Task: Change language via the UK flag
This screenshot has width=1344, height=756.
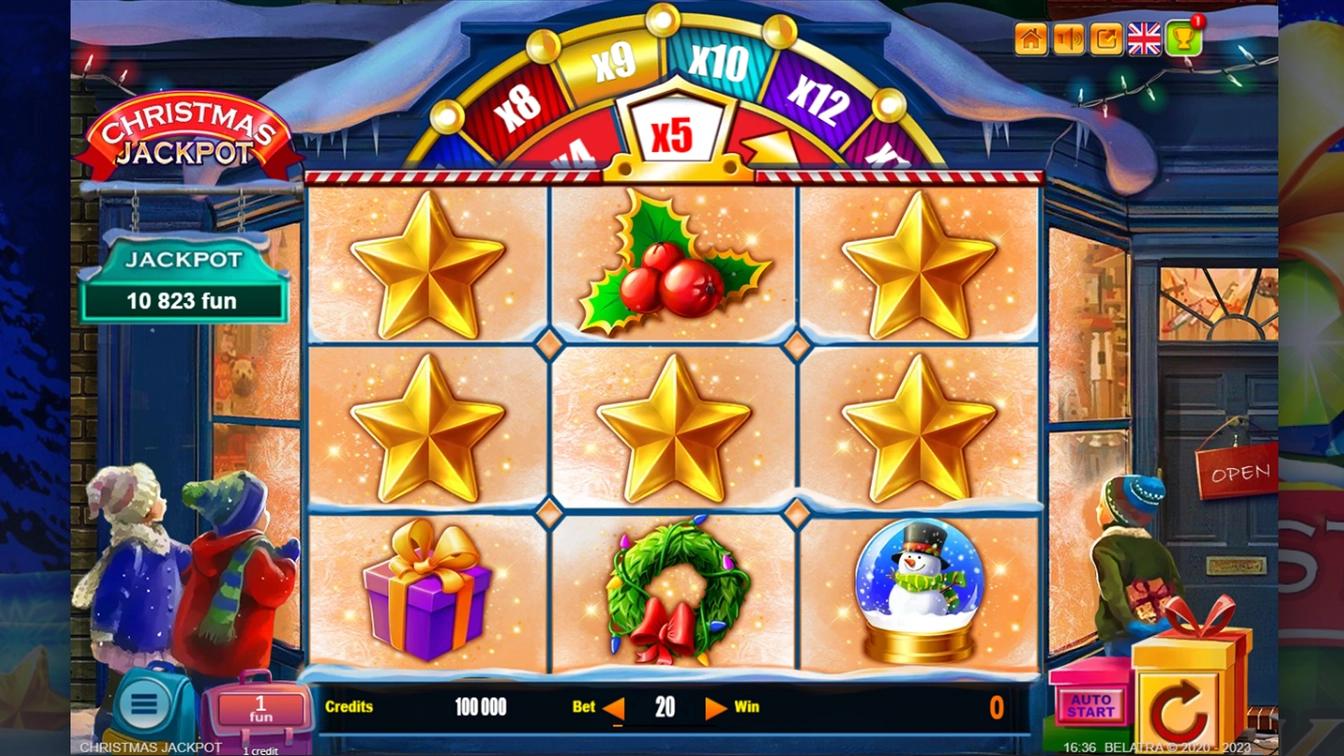Action: click(1144, 39)
